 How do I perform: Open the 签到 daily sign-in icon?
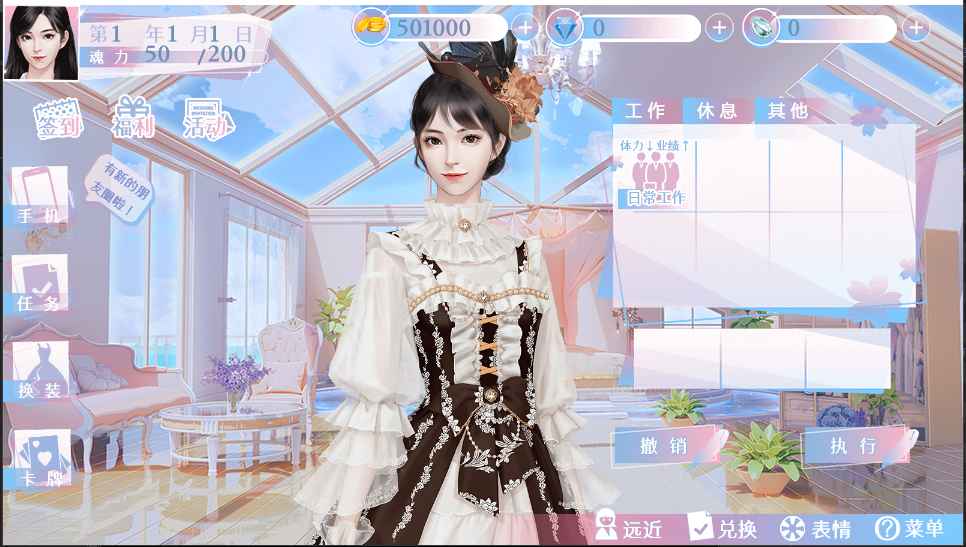58,120
